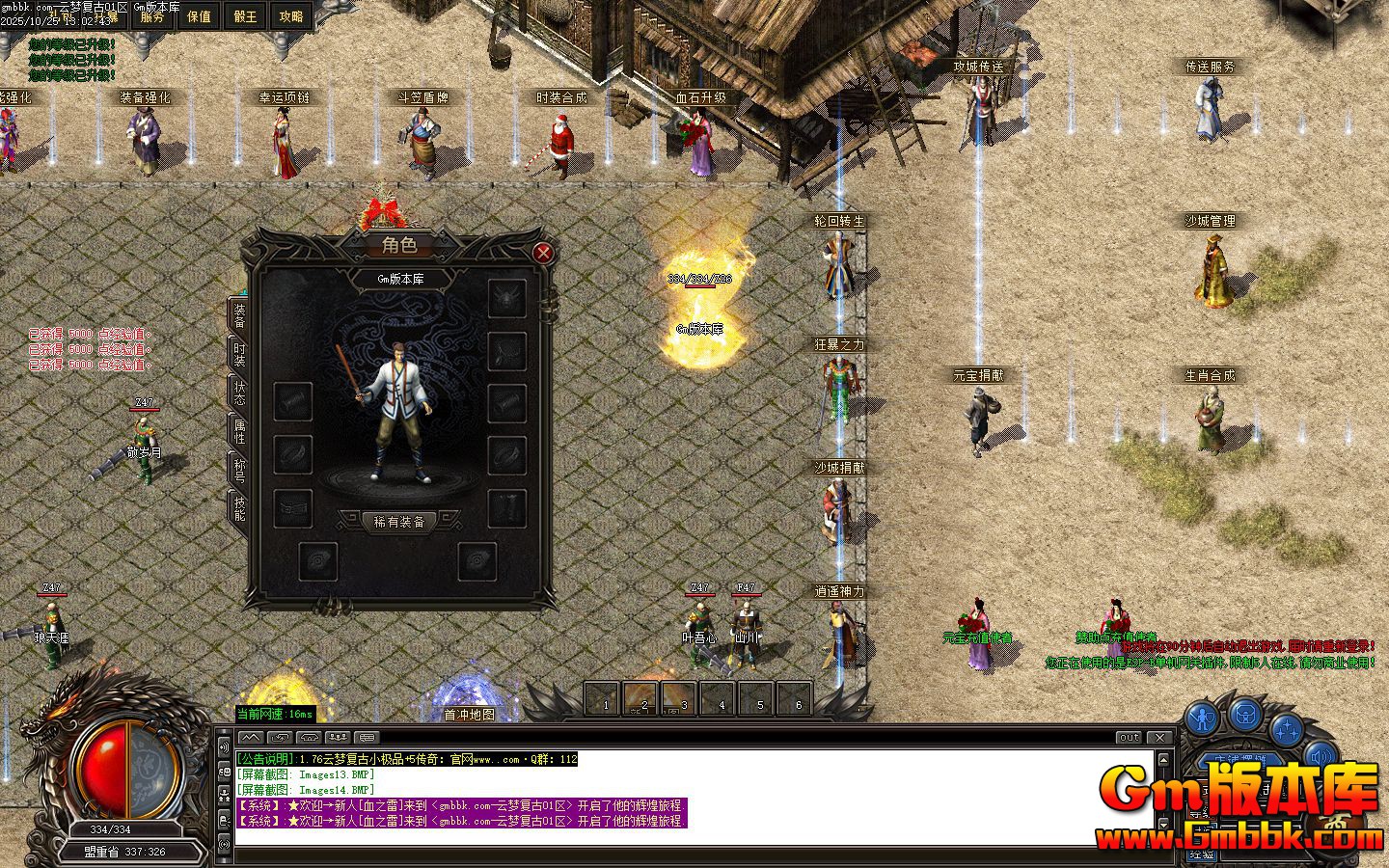
Task: Click the chat 'out' button
Action: point(1129,737)
